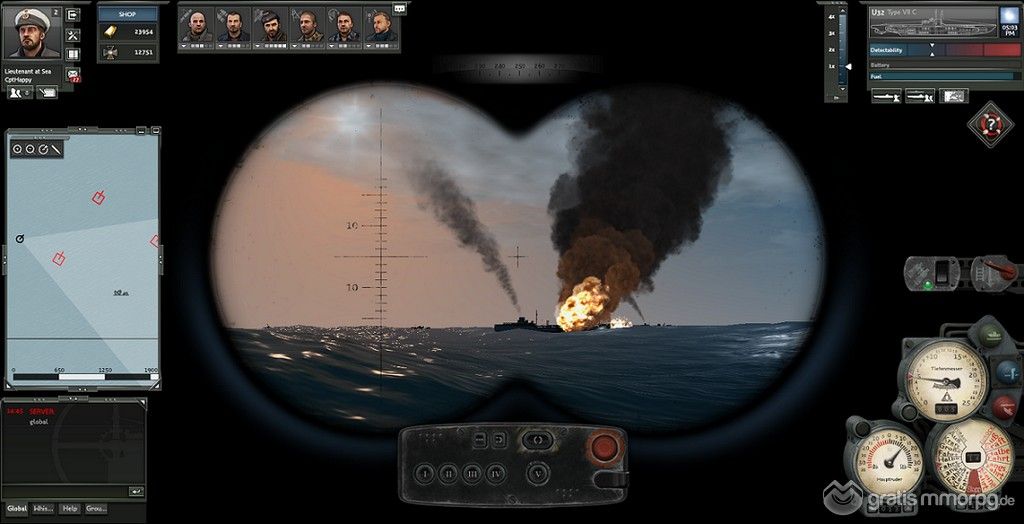Switch to the Help chat tab
Viewport: 1024px width, 524px height.
(x=70, y=508)
